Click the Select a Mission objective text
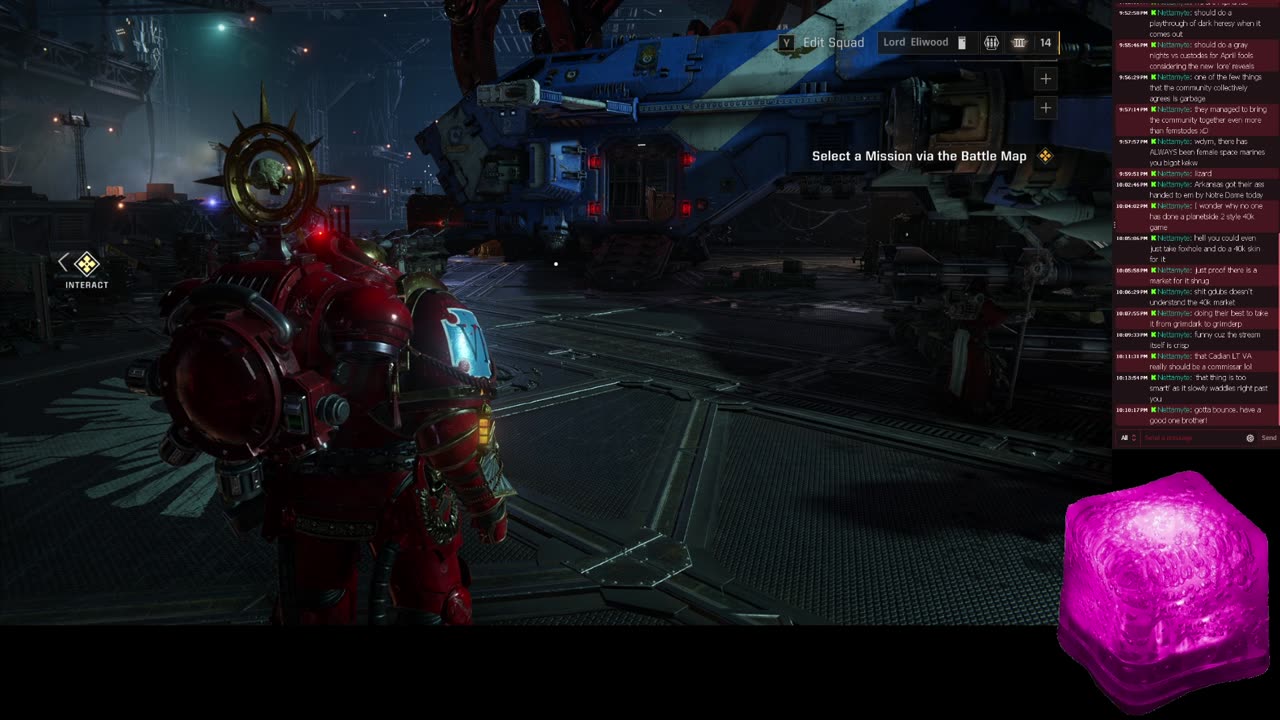The height and width of the screenshot is (720, 1280). (919, 156)
